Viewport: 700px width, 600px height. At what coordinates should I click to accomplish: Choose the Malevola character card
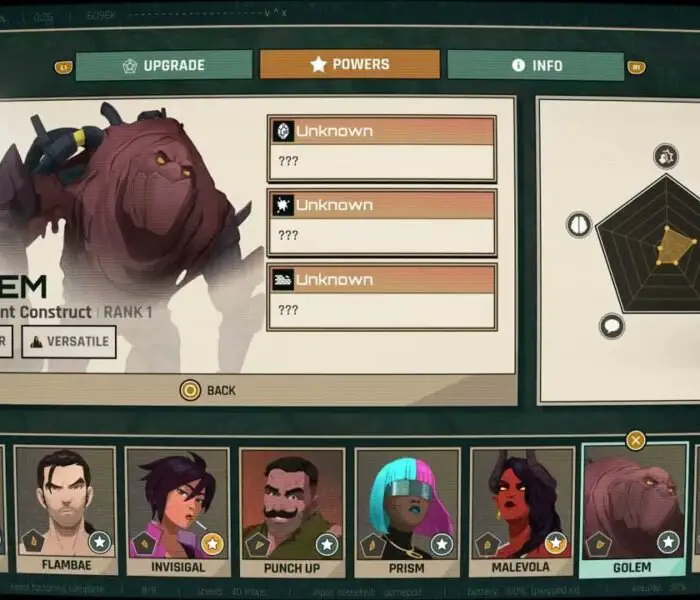520,510
